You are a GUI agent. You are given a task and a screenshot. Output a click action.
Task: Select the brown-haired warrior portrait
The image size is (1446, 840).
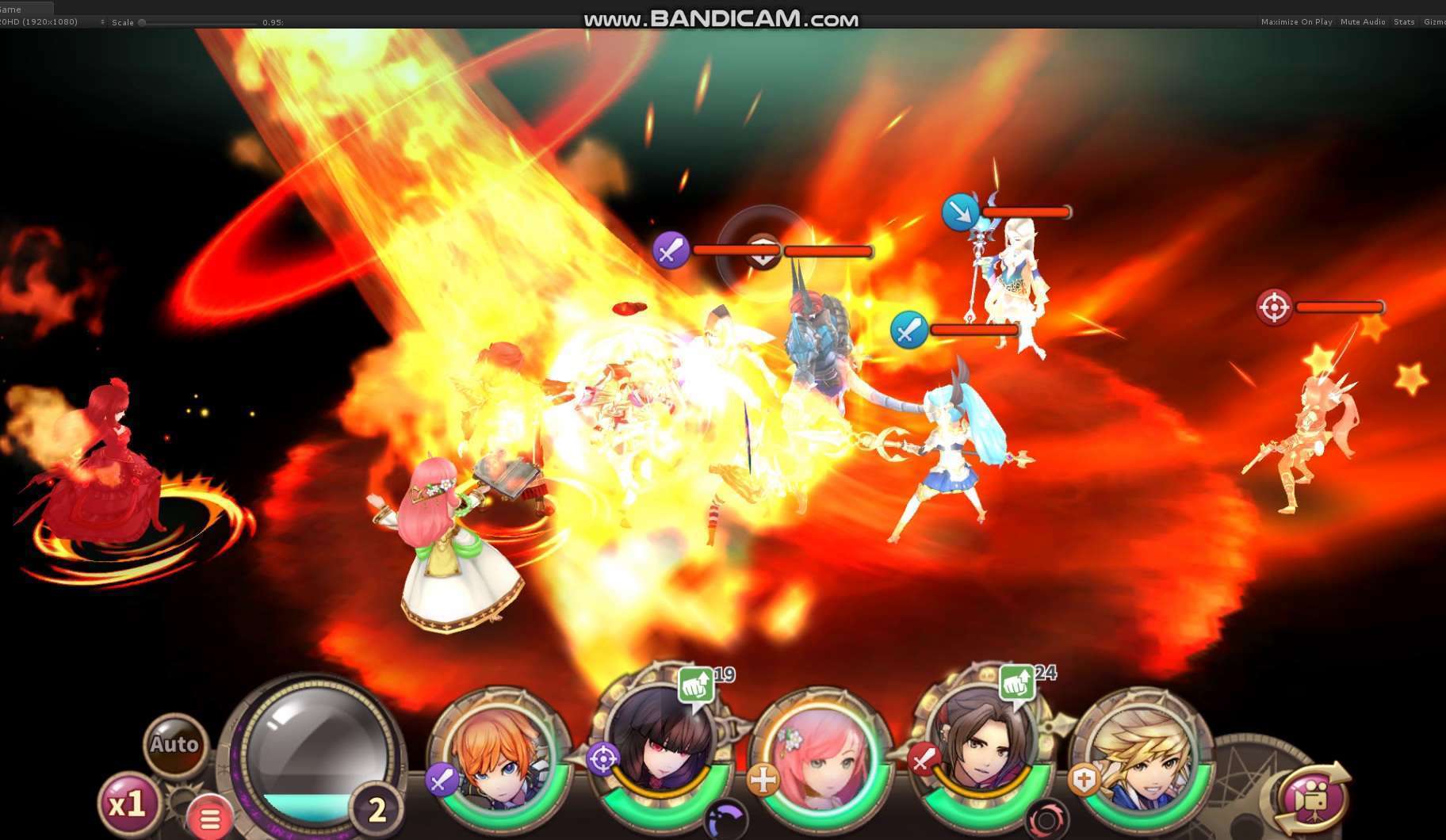point(980,753)
